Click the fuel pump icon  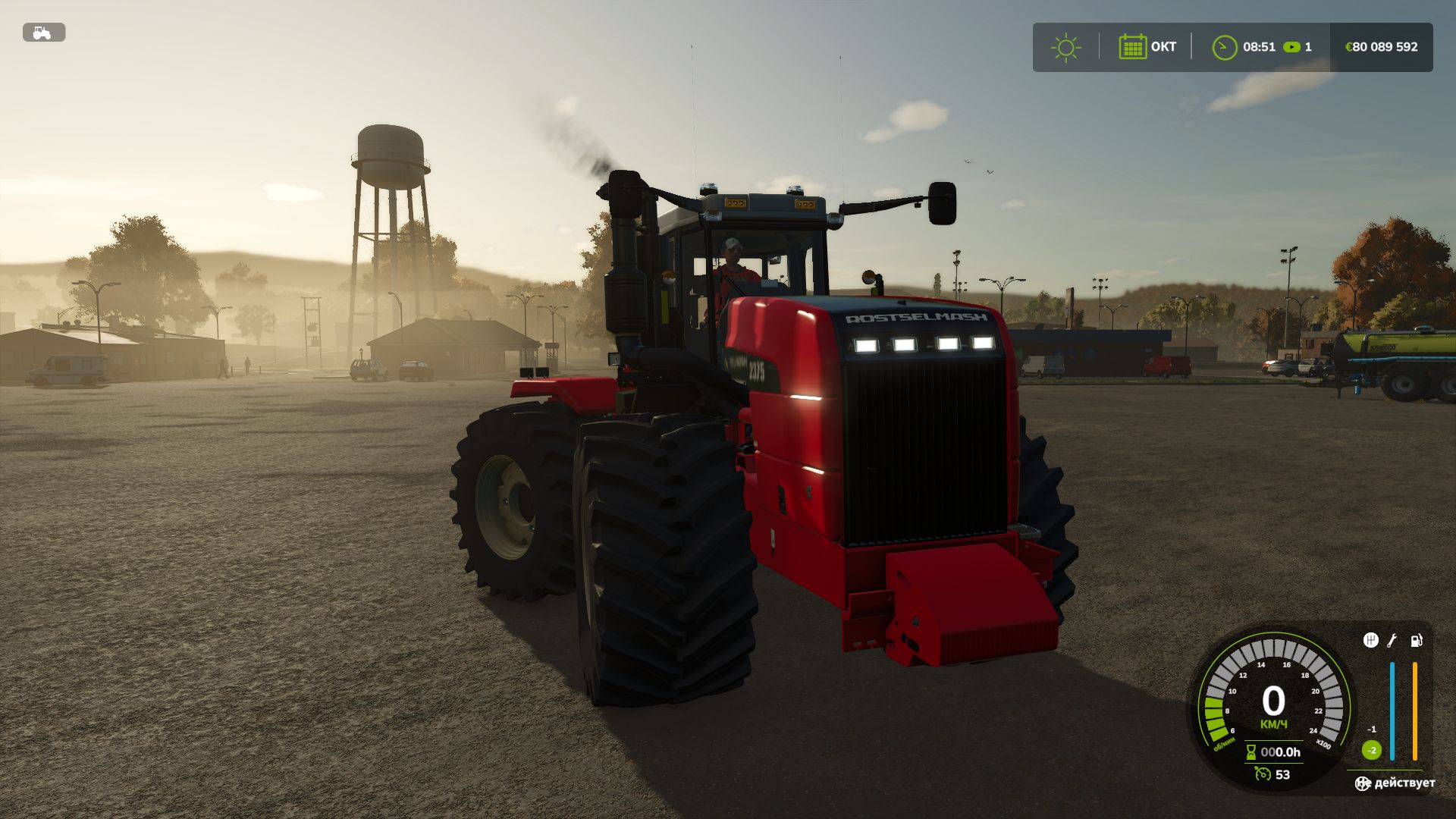(1416, 641)
